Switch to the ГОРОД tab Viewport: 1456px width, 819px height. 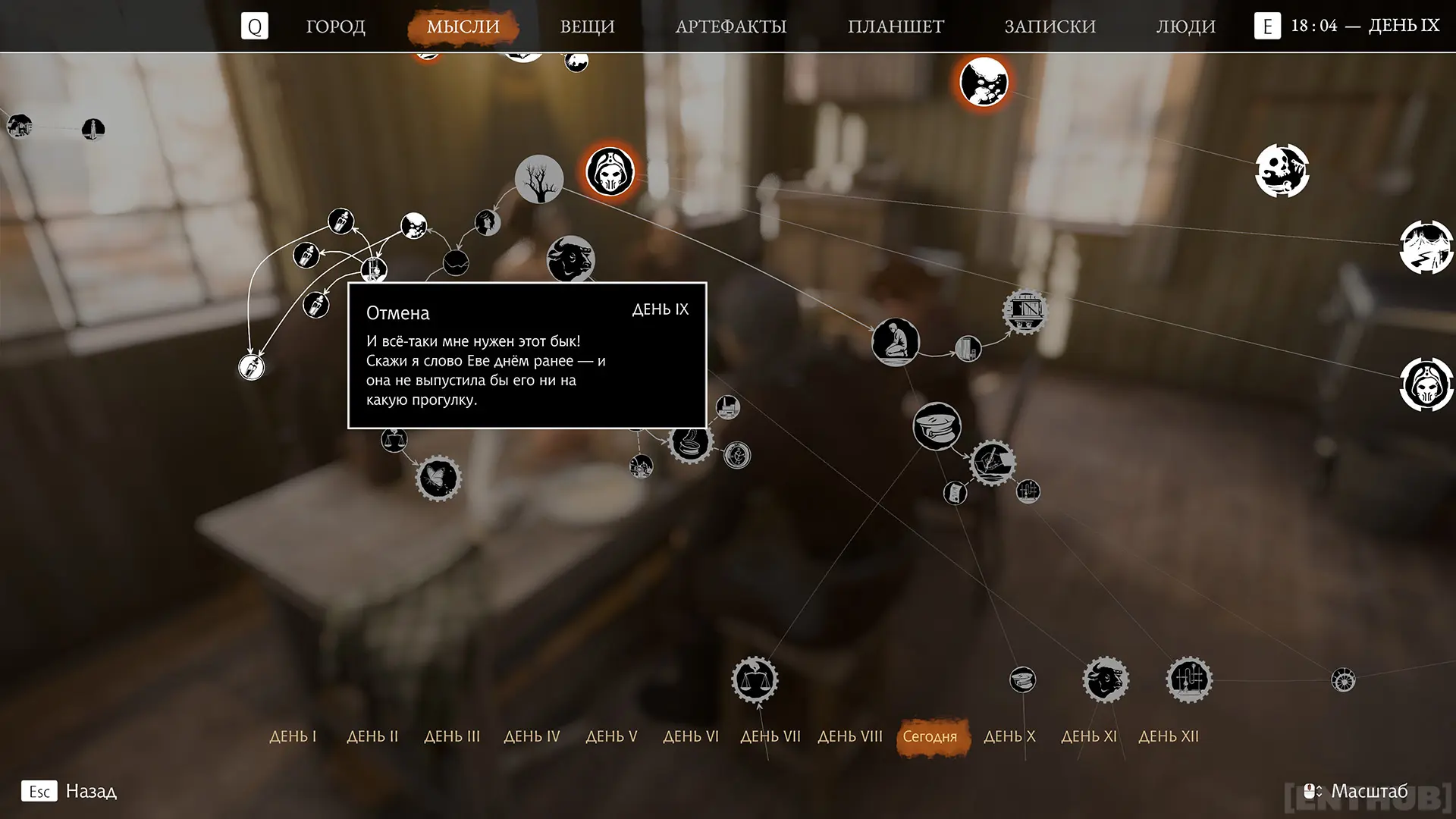tap(335, 27)
